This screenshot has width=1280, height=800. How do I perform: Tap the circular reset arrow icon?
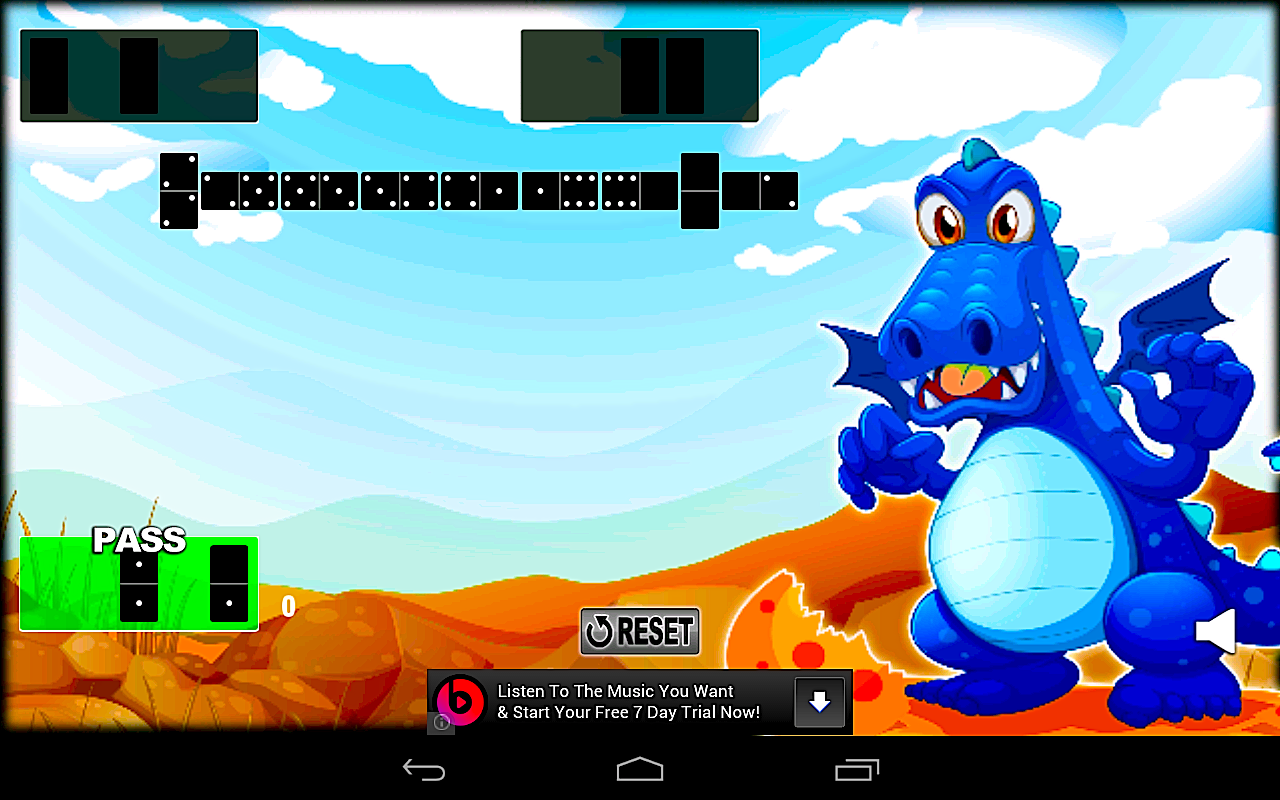600,630
